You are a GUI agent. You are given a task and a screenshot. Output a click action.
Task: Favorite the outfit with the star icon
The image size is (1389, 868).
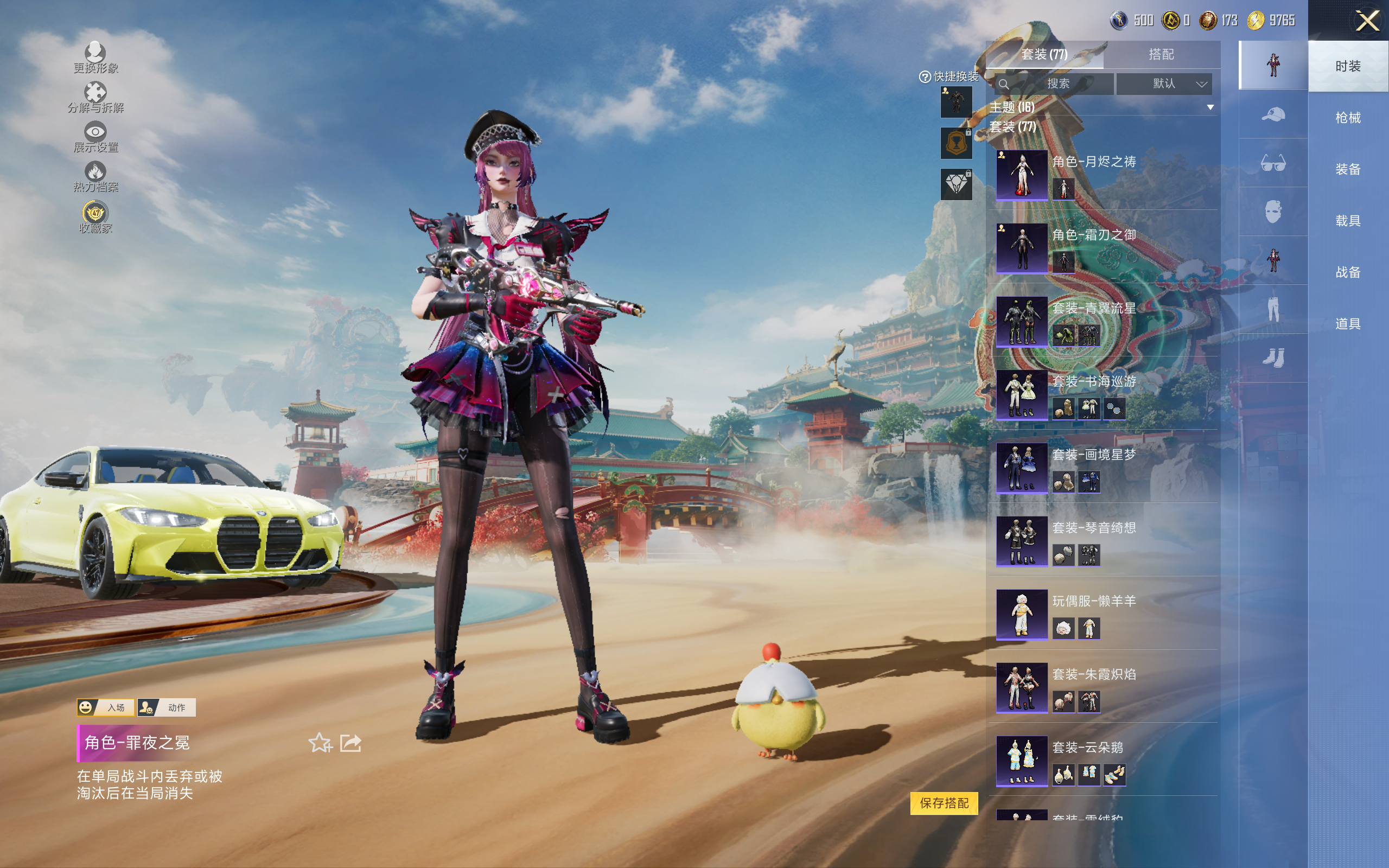(x=320, y=743)
